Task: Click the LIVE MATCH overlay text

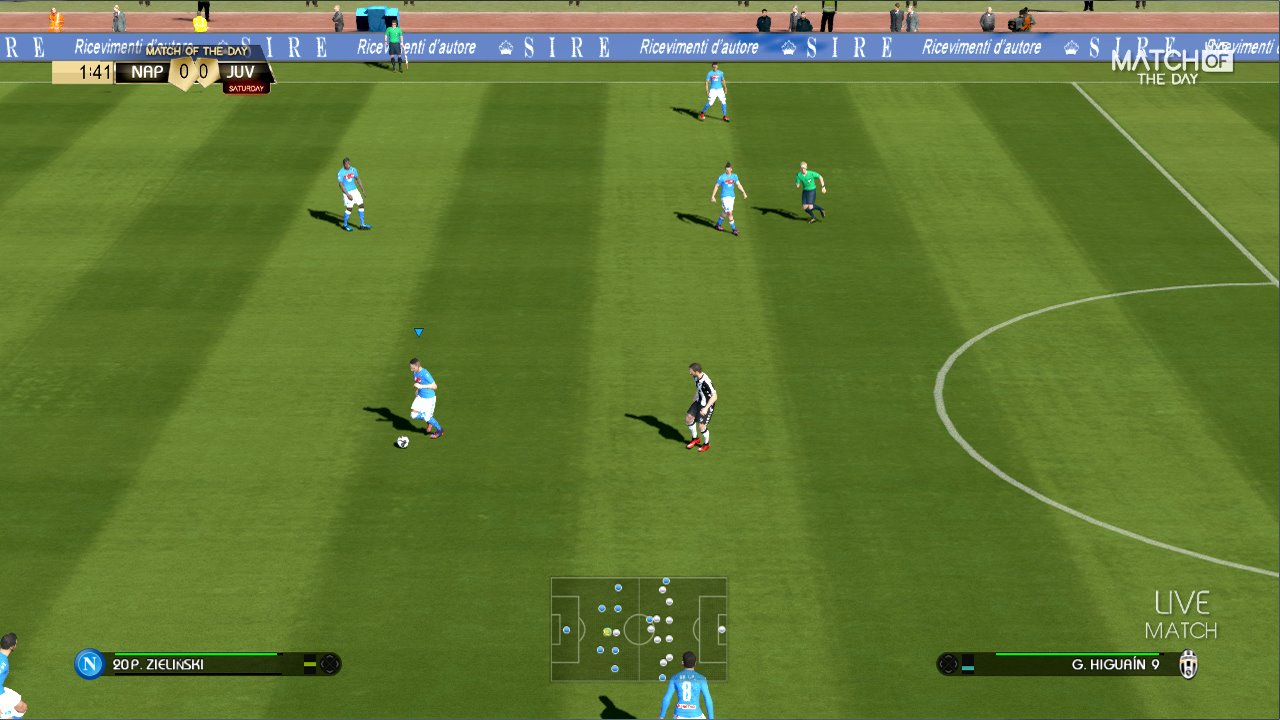Action: [1181, 615]
